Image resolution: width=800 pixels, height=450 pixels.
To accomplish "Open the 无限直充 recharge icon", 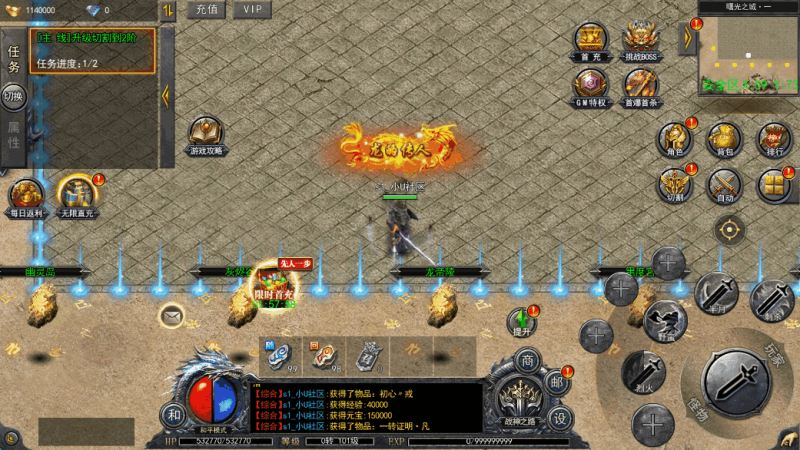I will coord(77,195).
